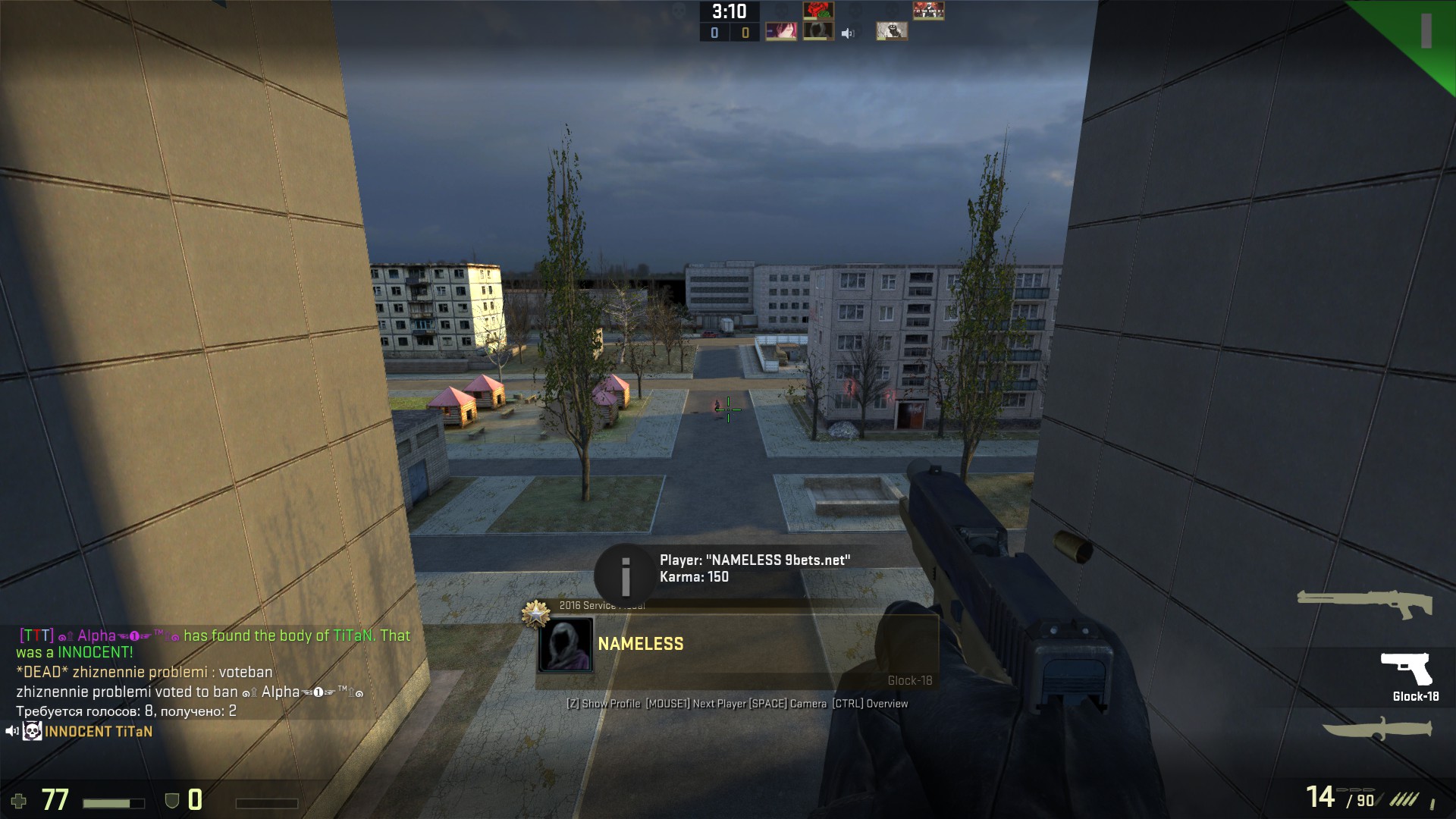Select the shotgun weapon slot
This screenshot has height=819, width=1456.
(1364, 604)
